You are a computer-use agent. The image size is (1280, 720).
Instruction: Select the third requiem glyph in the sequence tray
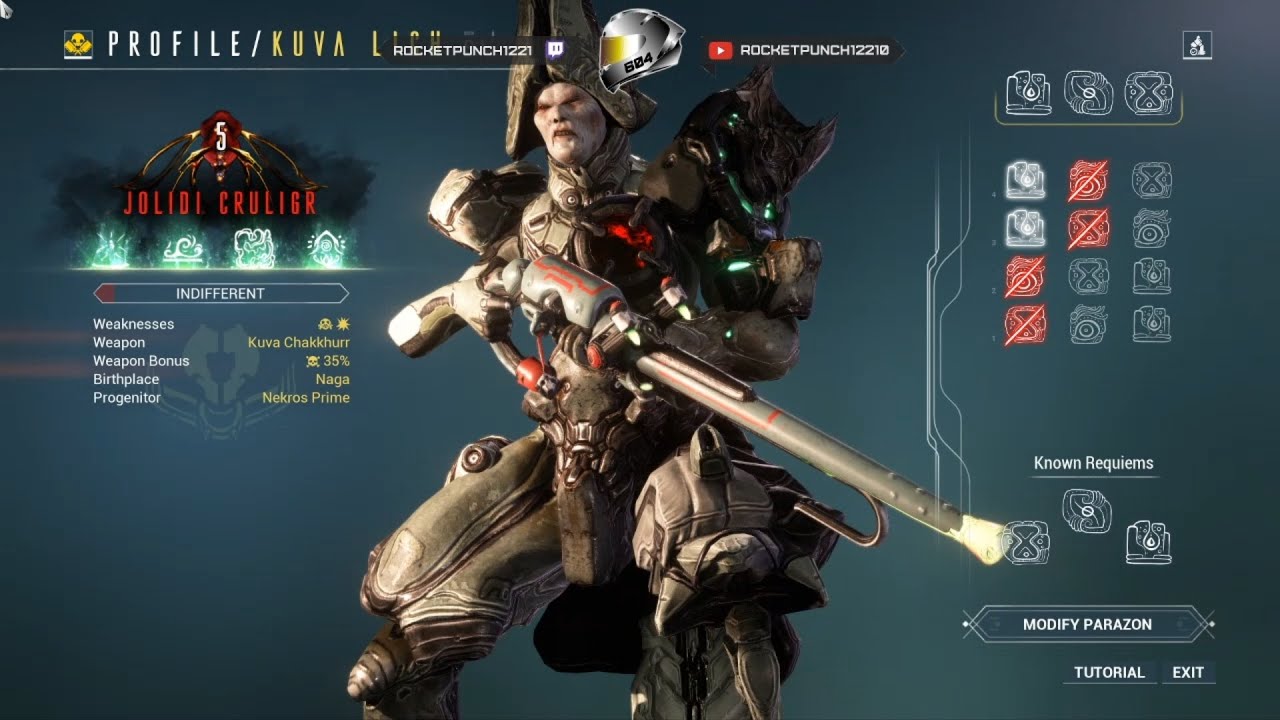tap(1148, 93)
